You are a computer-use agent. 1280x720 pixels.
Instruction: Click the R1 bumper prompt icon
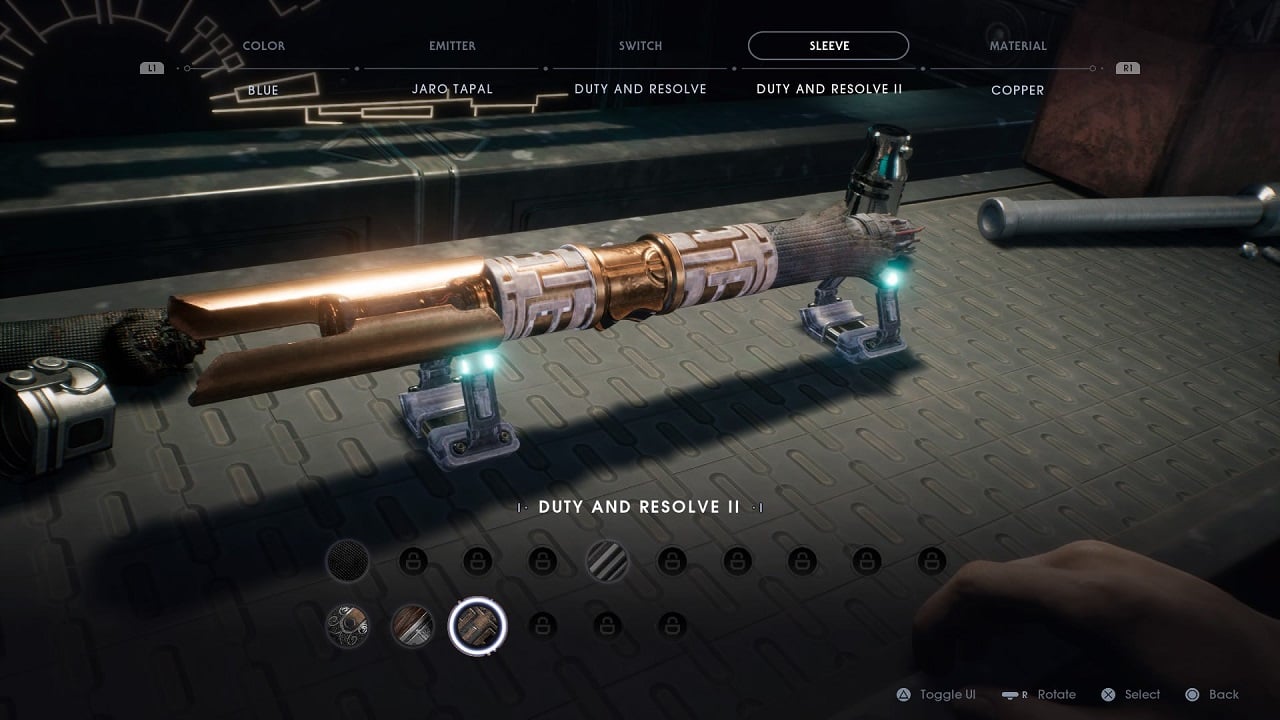(1127, 68)
